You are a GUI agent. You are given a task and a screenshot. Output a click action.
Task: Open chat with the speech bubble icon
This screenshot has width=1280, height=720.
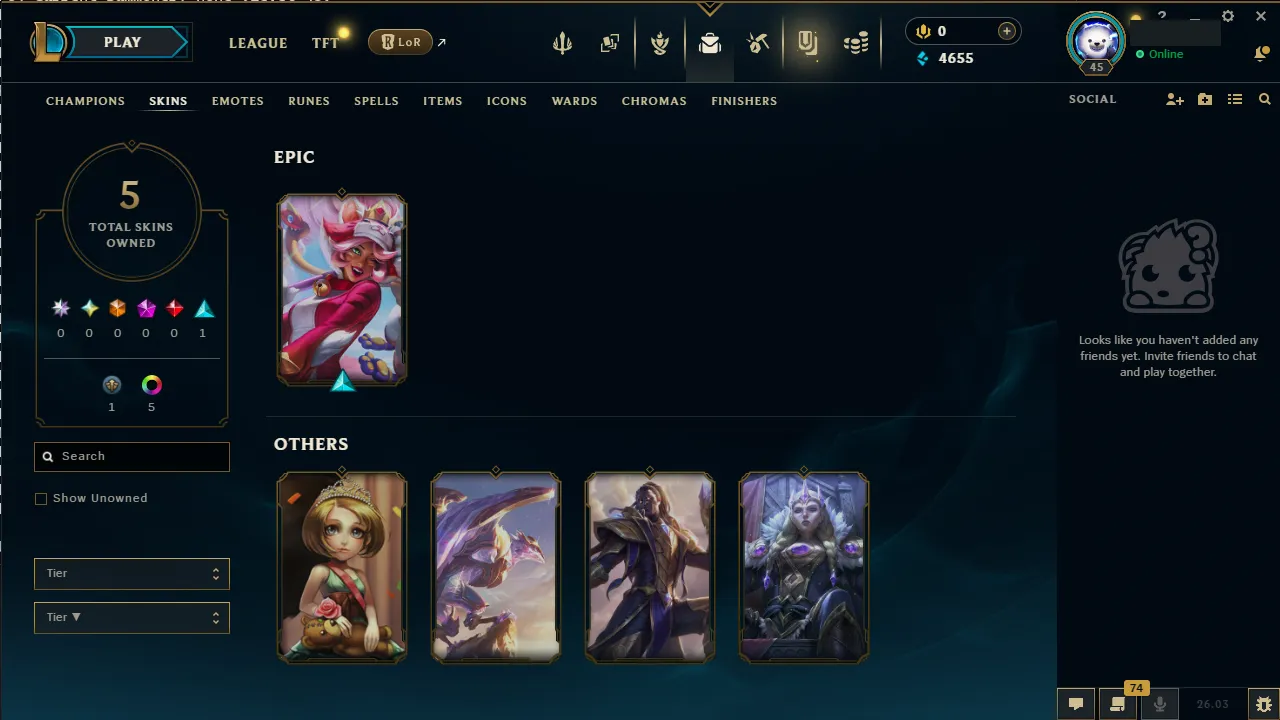click(x=1075, y=703)
